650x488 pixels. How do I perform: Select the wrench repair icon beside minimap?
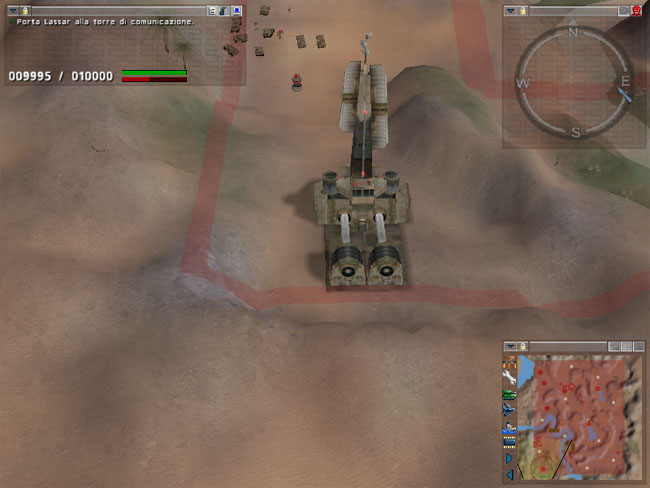(510, 378)
